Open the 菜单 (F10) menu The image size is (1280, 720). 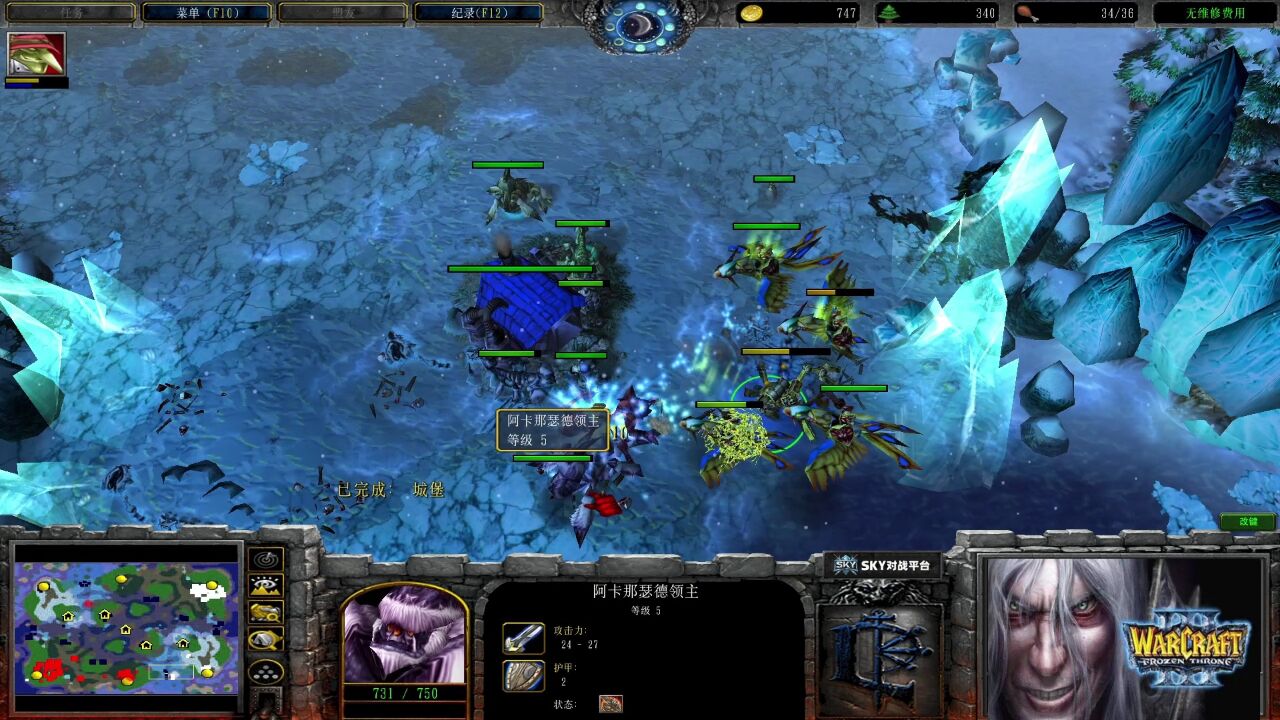(x=207, y=13)
